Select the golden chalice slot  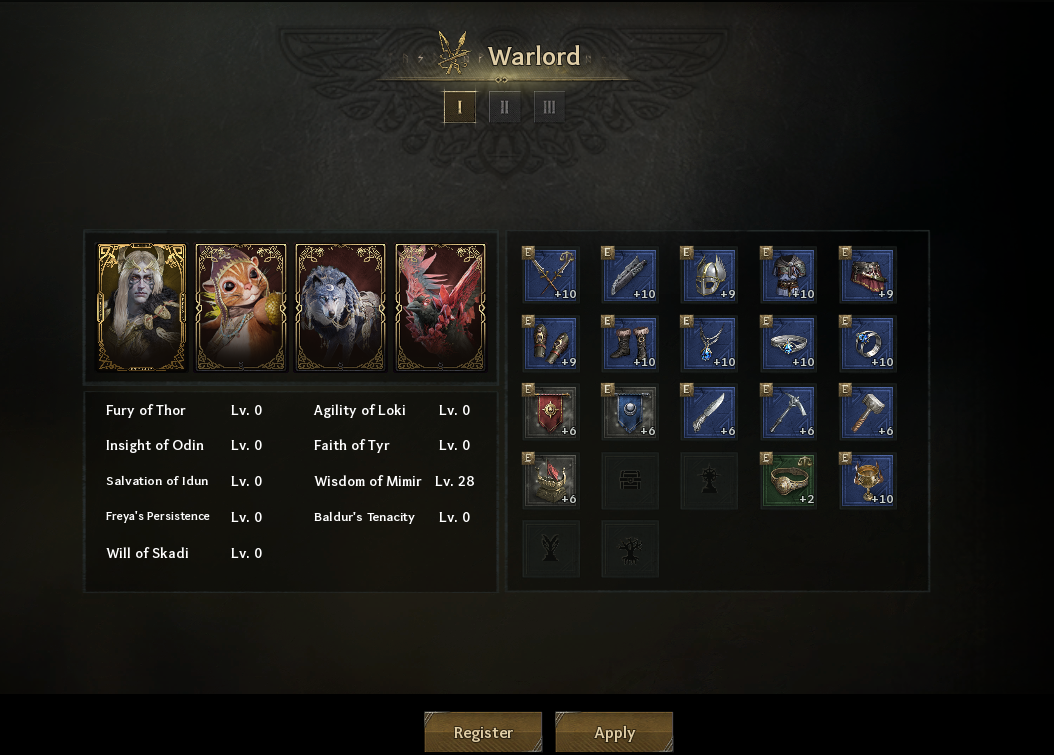click(867, 481)
